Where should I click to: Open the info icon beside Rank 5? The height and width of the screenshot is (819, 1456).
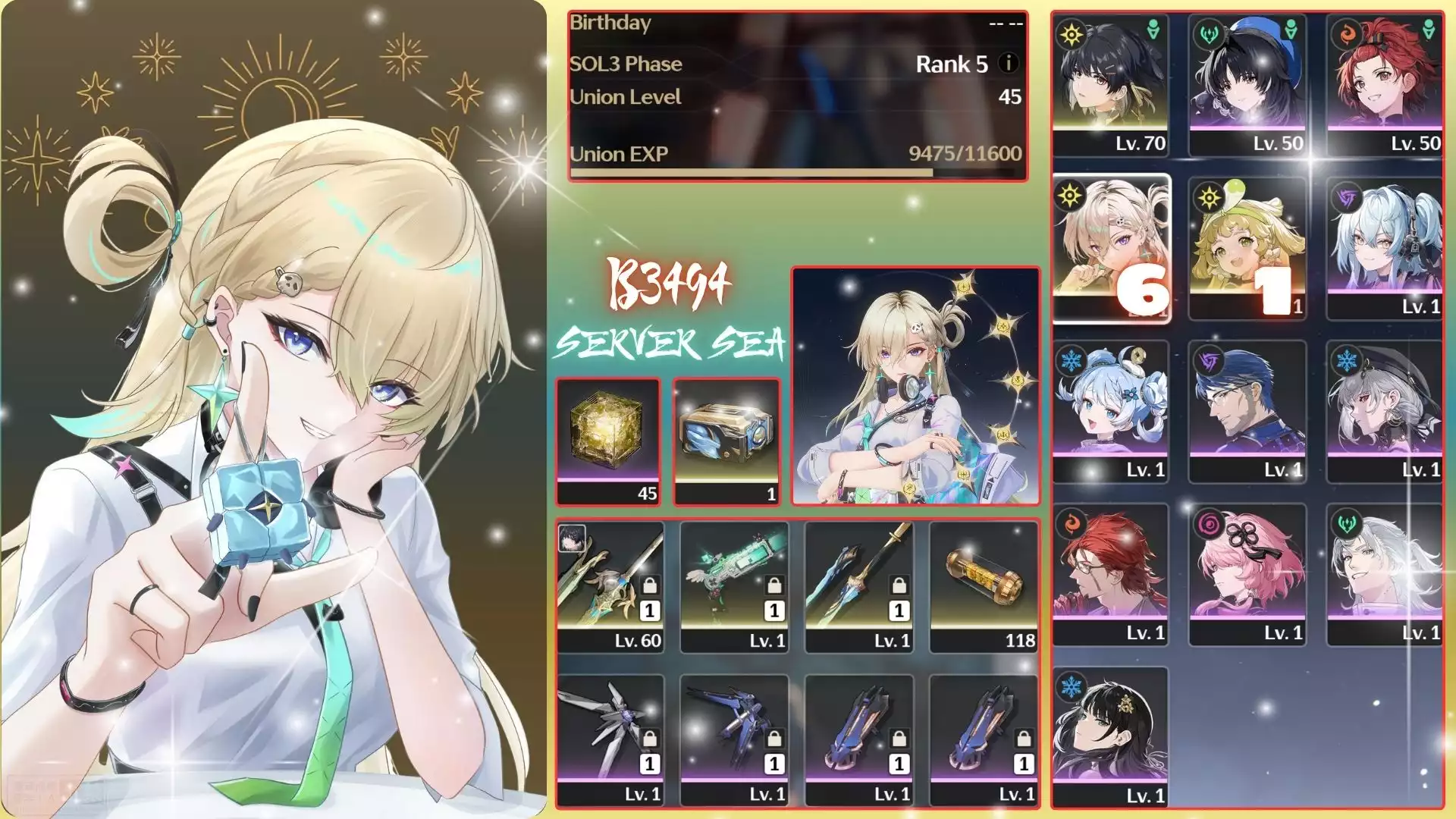click(x=1008, y=63)
